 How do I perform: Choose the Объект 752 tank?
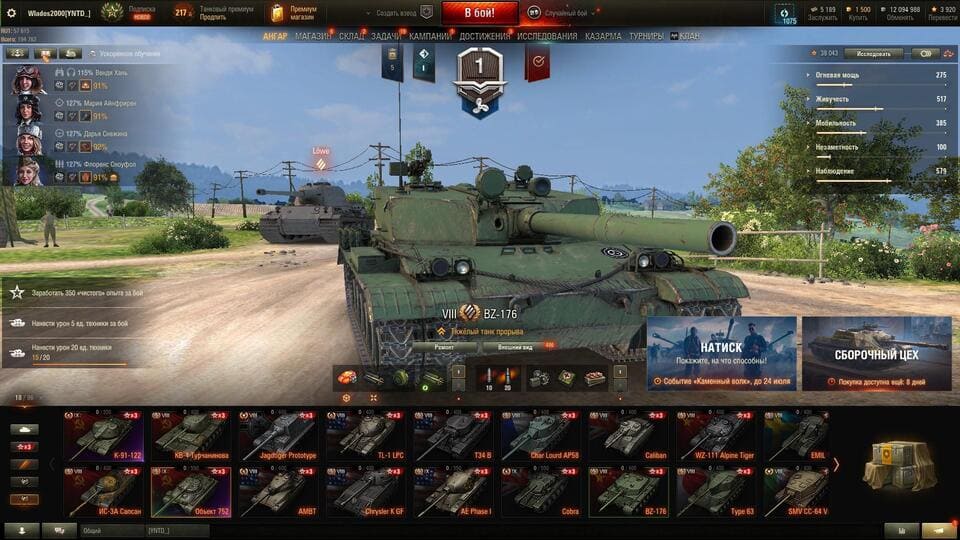click(191, 492)
